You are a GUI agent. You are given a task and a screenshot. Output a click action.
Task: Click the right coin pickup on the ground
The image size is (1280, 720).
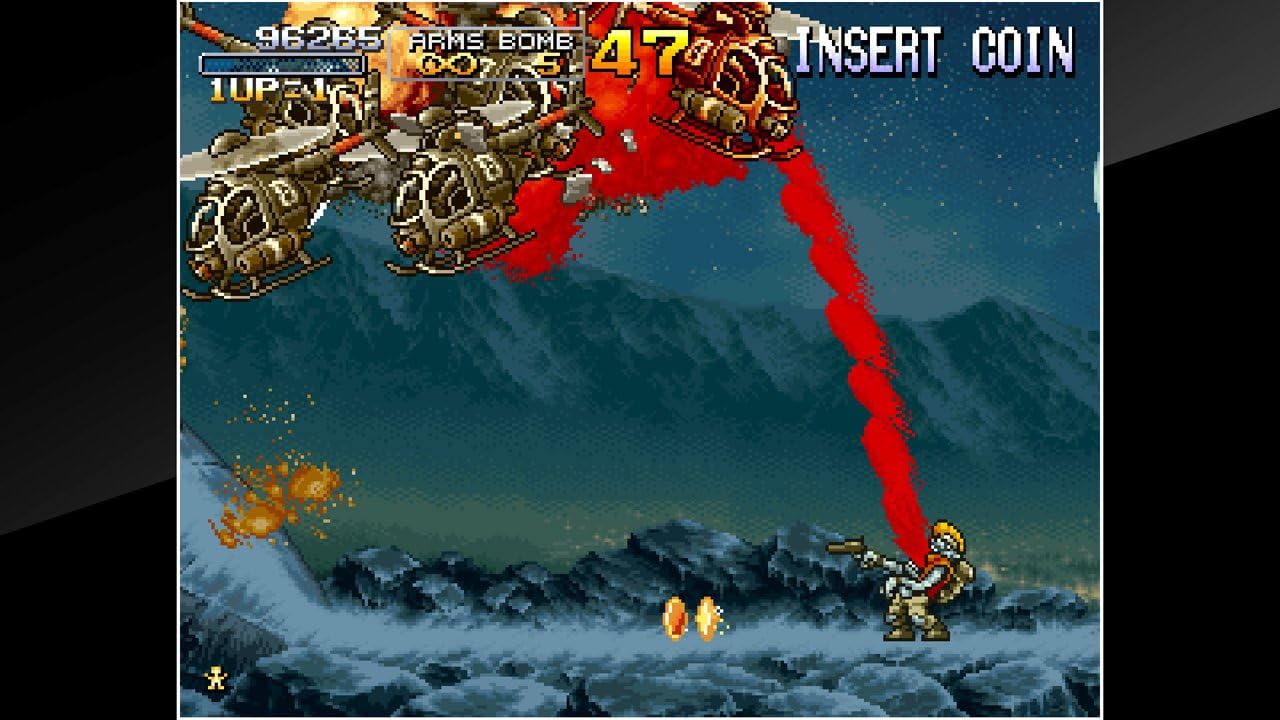click(x=708, y=617)
